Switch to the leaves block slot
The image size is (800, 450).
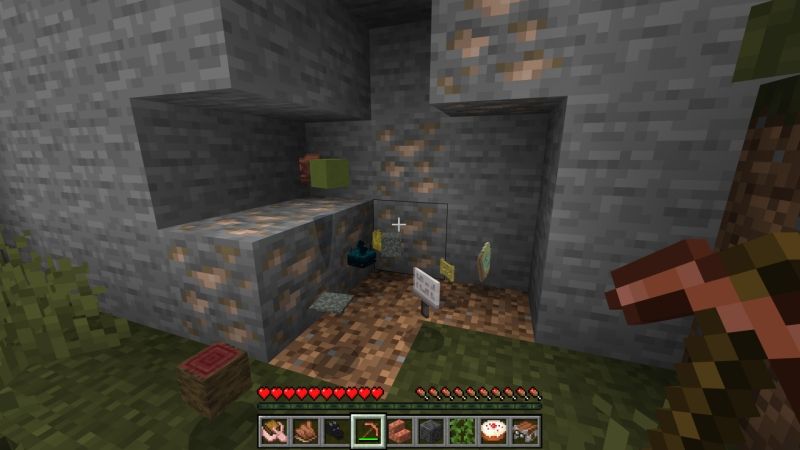click(461, 431)
